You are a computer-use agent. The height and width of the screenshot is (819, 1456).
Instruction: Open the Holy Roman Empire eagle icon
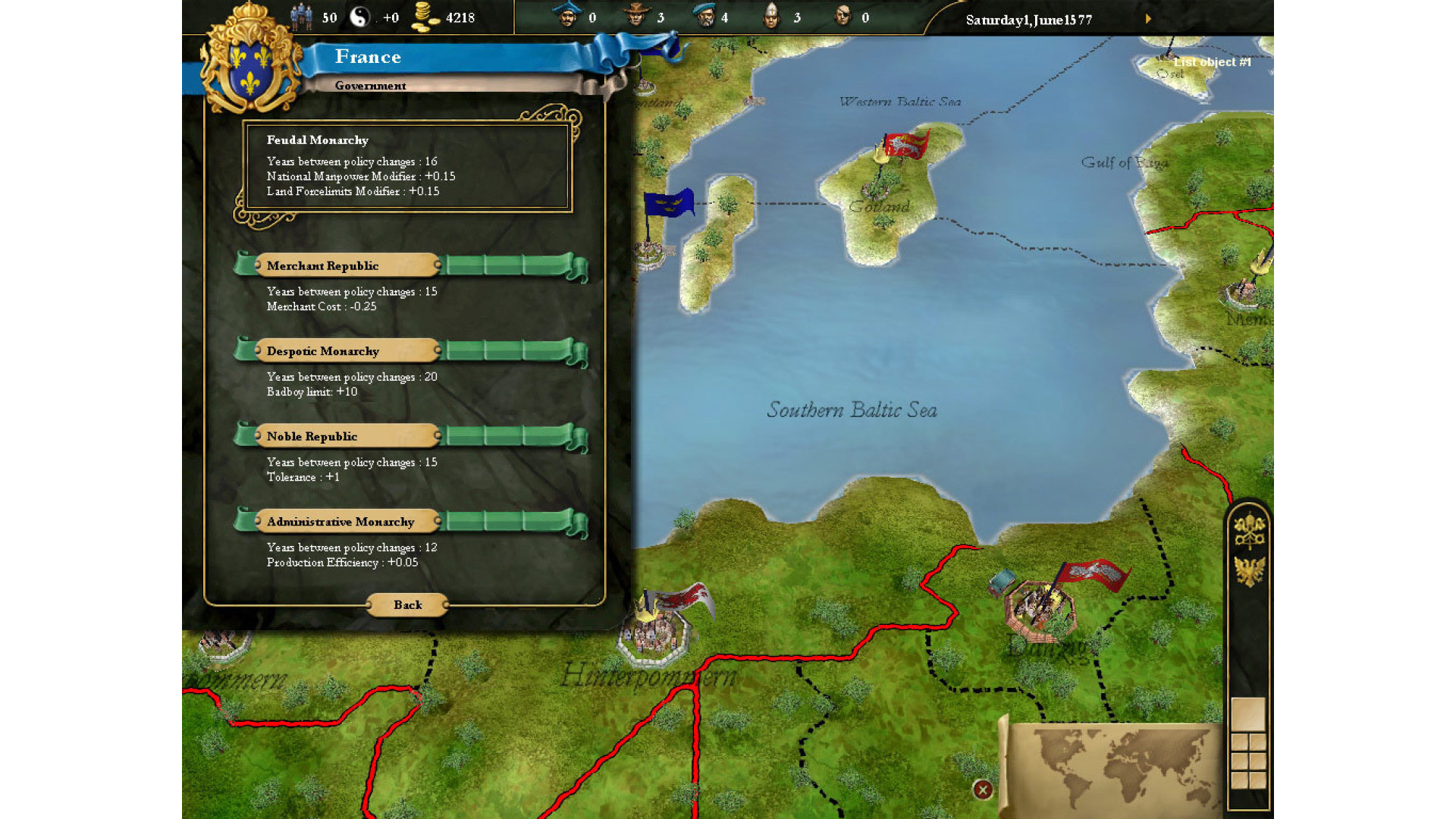1249,570
